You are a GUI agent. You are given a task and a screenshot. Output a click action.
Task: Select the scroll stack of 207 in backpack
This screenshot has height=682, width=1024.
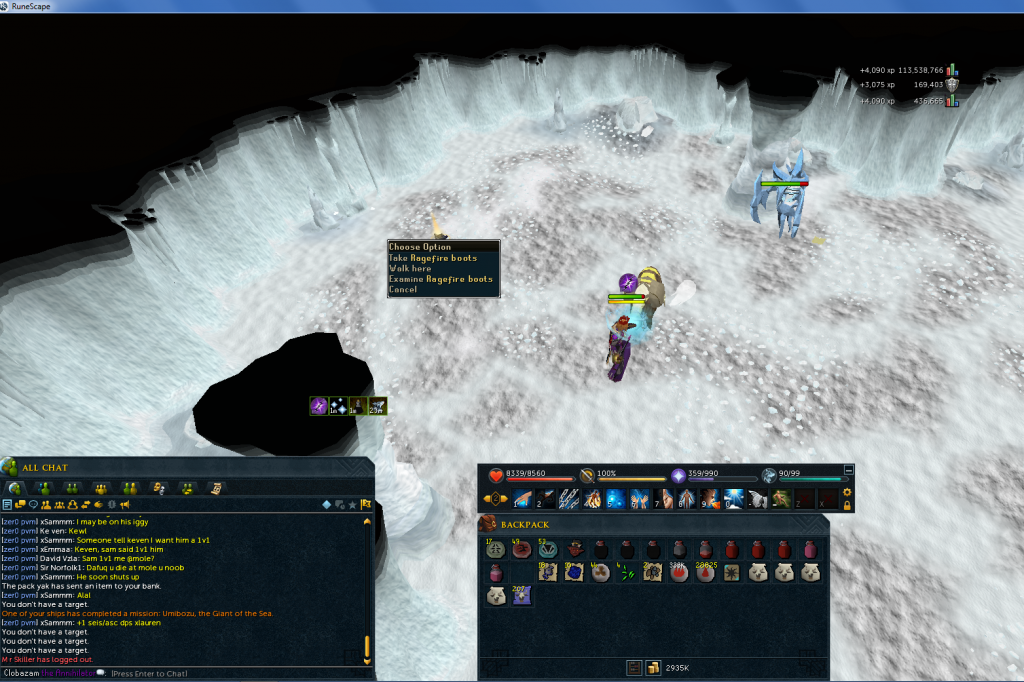[521, 596]
